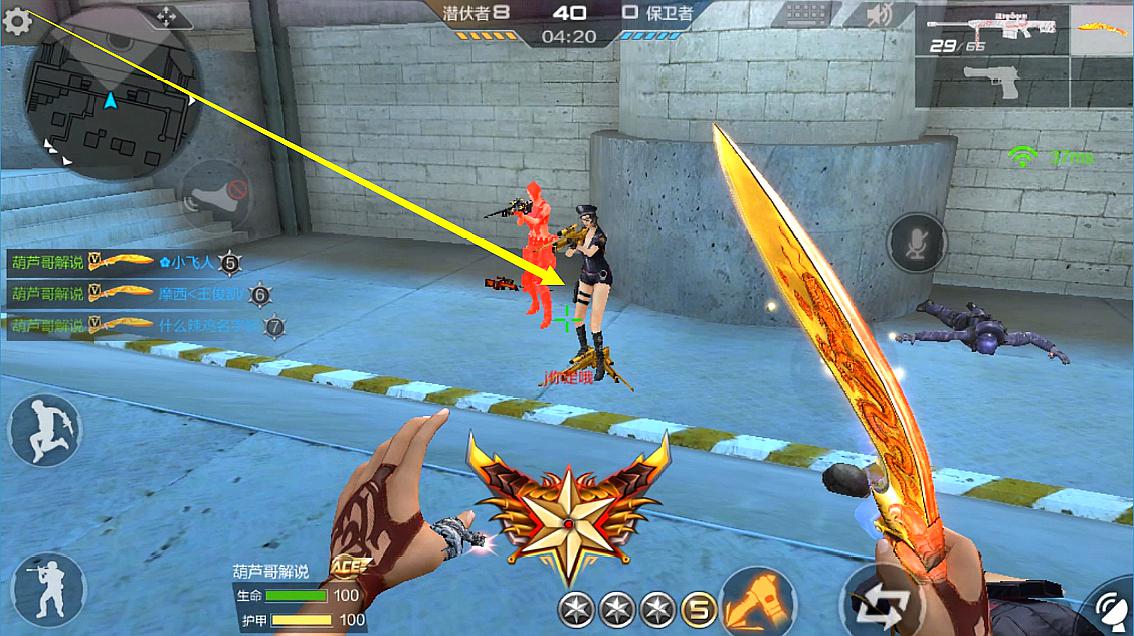Screen dimensions: 1134x636
Task: Click the four-arrow move icon above minimap
Action: (x=166, y=16)
